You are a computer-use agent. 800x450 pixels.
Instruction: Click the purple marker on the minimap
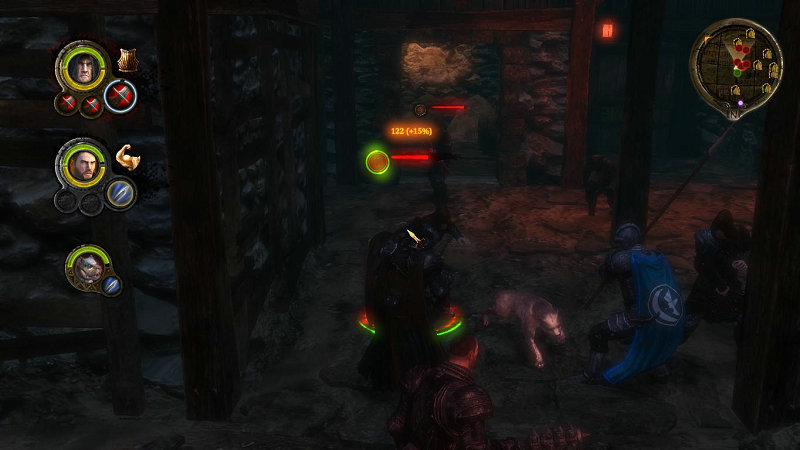pos(740,102)
